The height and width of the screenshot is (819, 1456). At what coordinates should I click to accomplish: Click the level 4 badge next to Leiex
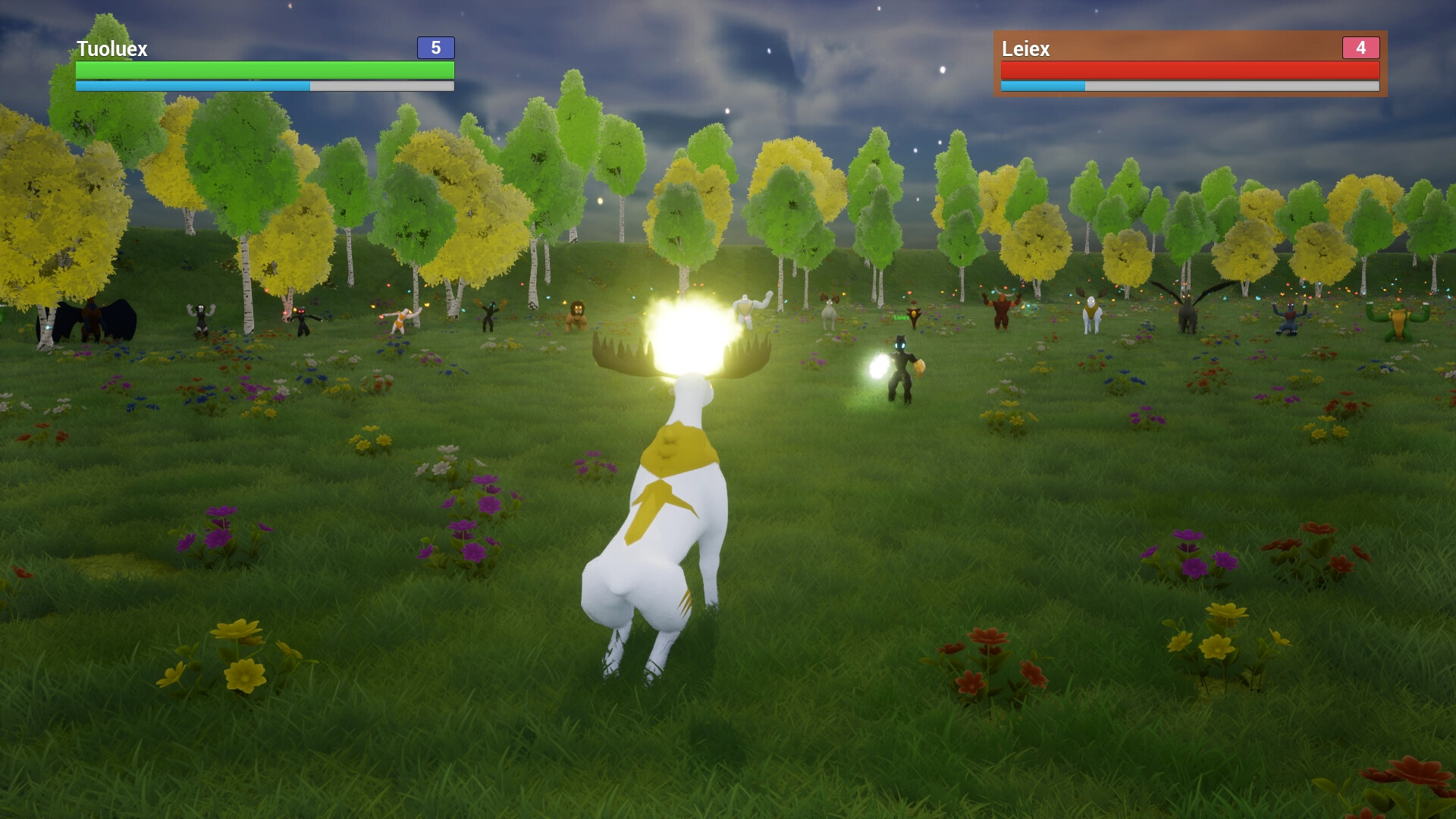(1360, 49)
